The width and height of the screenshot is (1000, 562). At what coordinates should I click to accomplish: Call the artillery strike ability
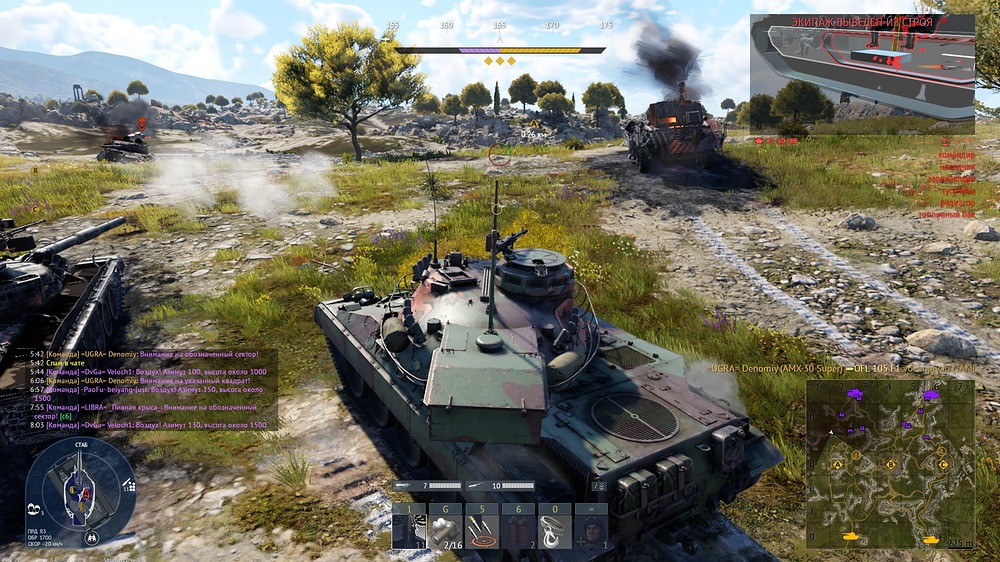483,527
